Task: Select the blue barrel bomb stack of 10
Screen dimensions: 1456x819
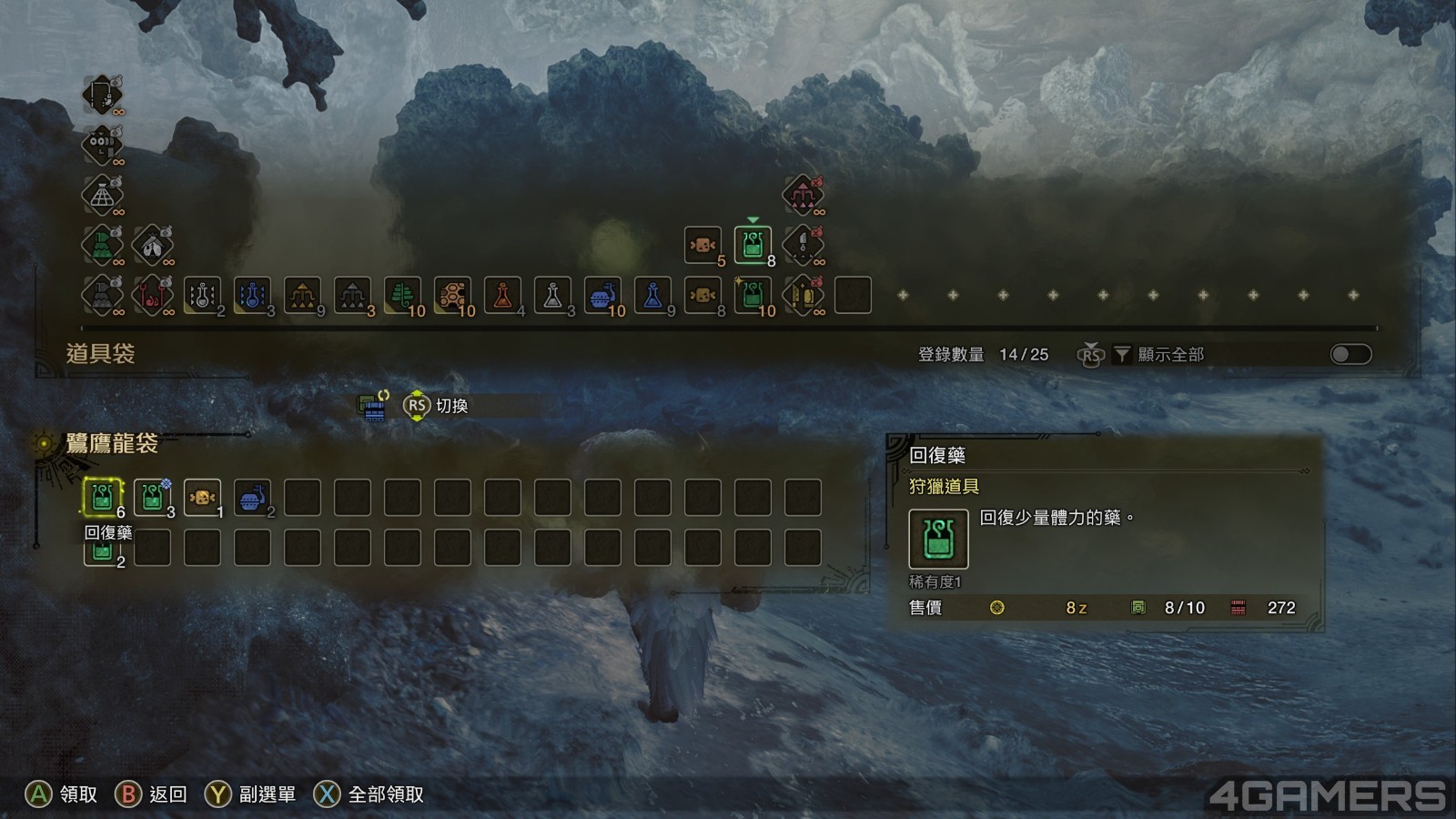Action: tap(602, 295)
